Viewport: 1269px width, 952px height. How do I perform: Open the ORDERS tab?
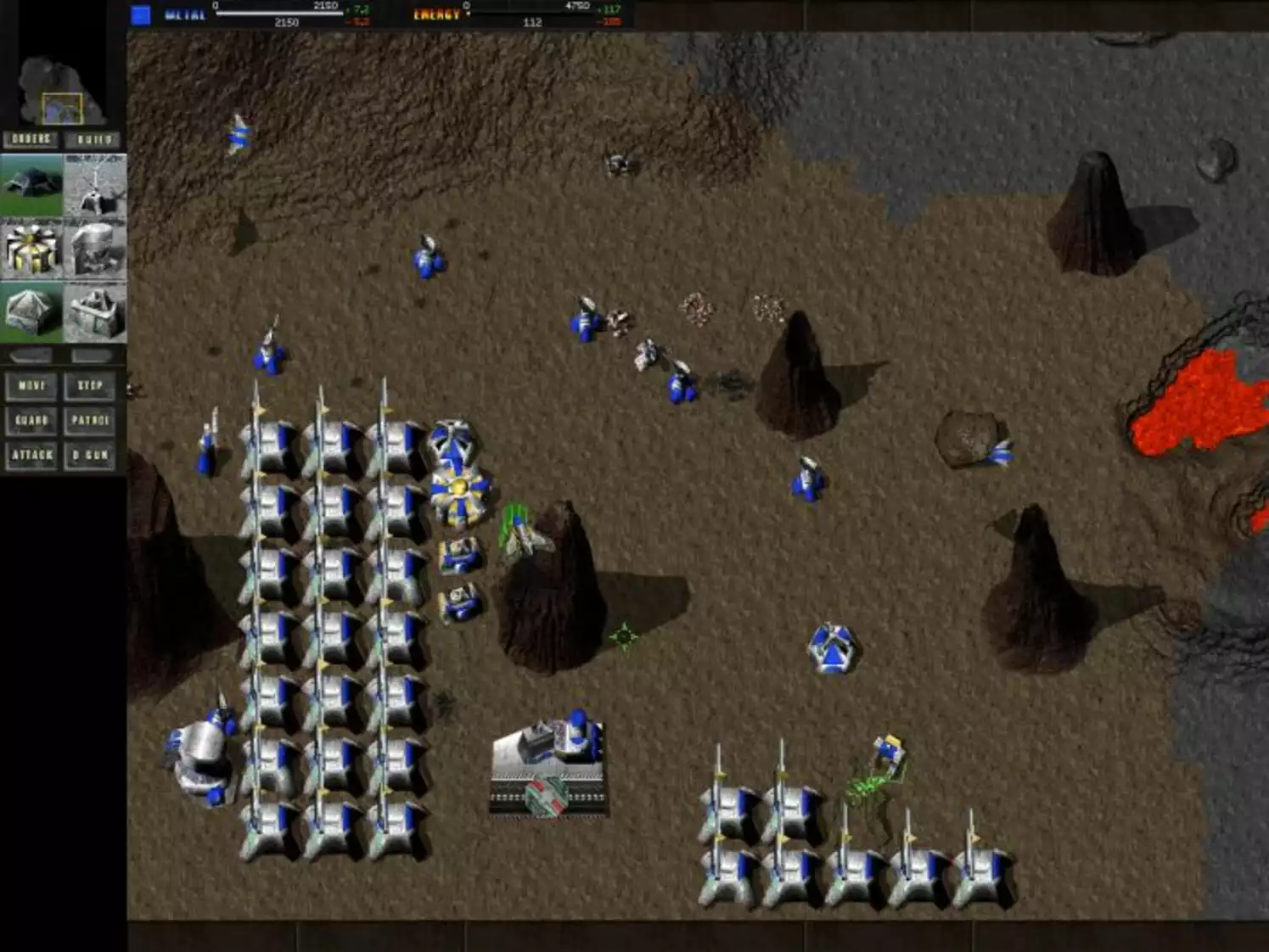(31, 137)
